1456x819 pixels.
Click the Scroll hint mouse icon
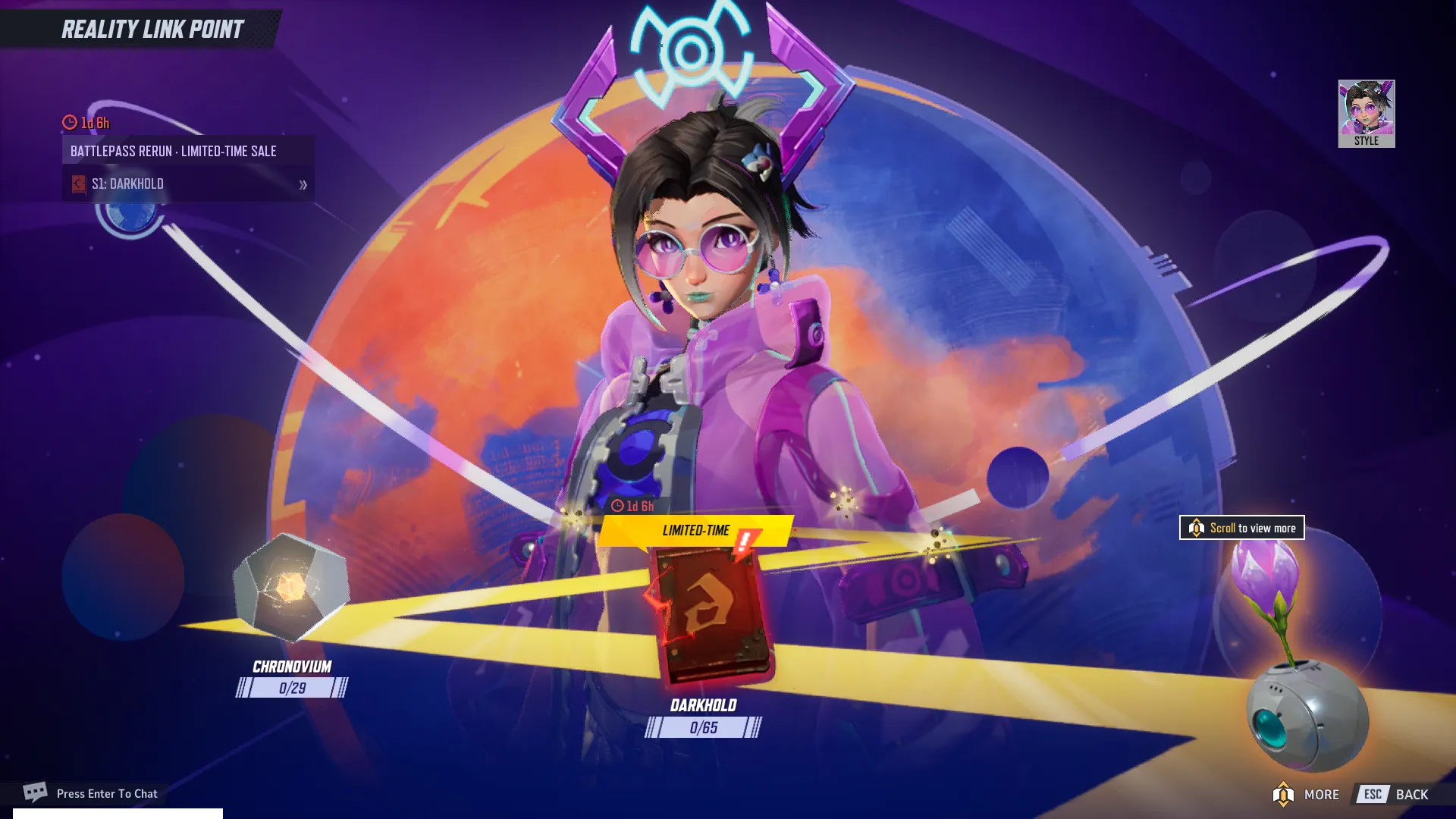point(1196,528)
